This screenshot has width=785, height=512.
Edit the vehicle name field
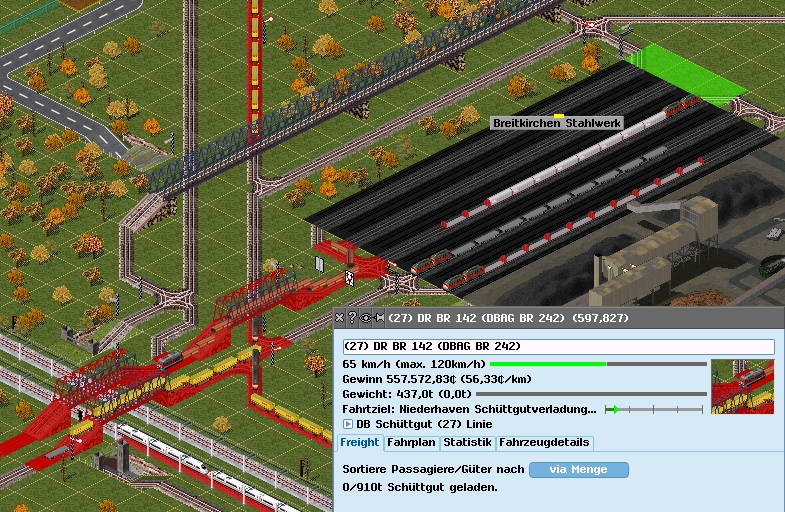pyautogui.click(x=558, y=347)
